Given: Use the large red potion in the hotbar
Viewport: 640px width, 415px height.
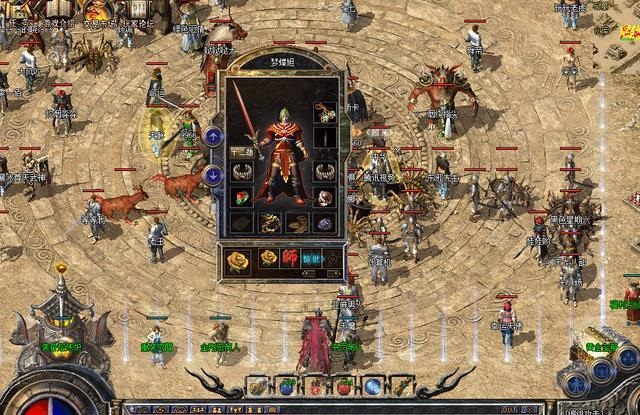Looking at the screenshot, I should click(343, 386).
